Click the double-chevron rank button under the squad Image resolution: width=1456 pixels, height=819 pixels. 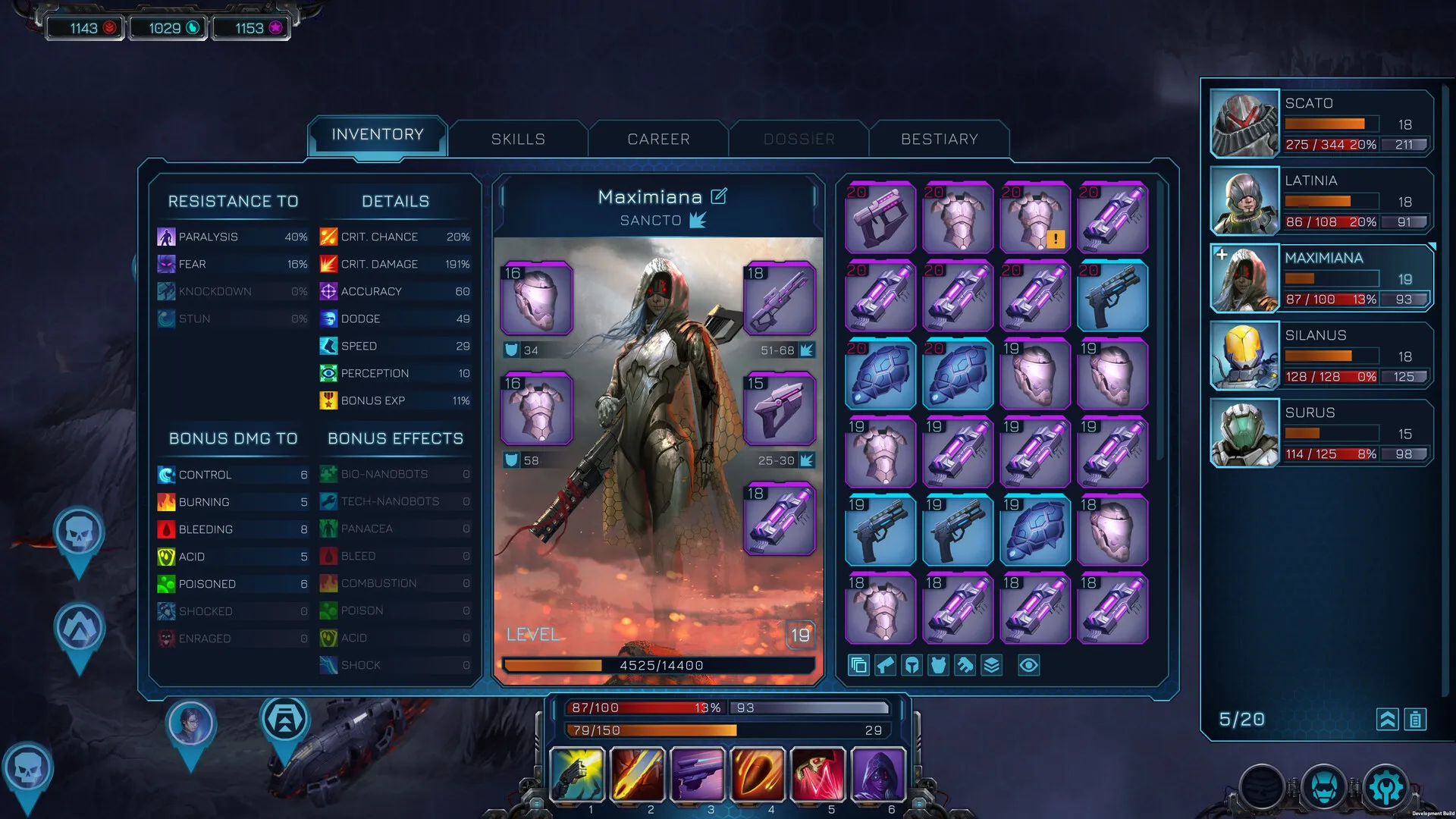pyautogui.click(x=1387, y=719)
